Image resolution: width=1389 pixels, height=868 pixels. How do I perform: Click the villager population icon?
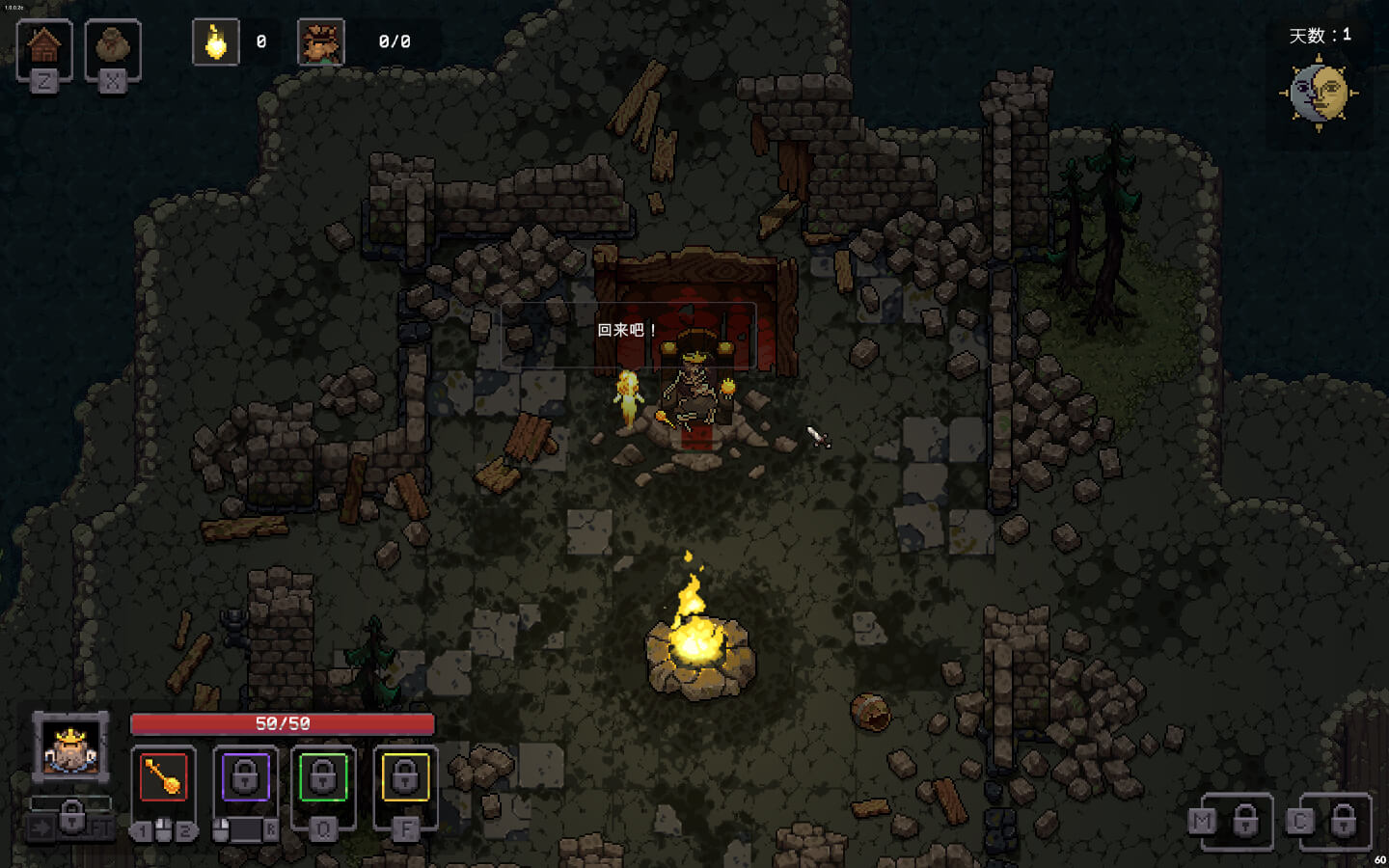321,42
